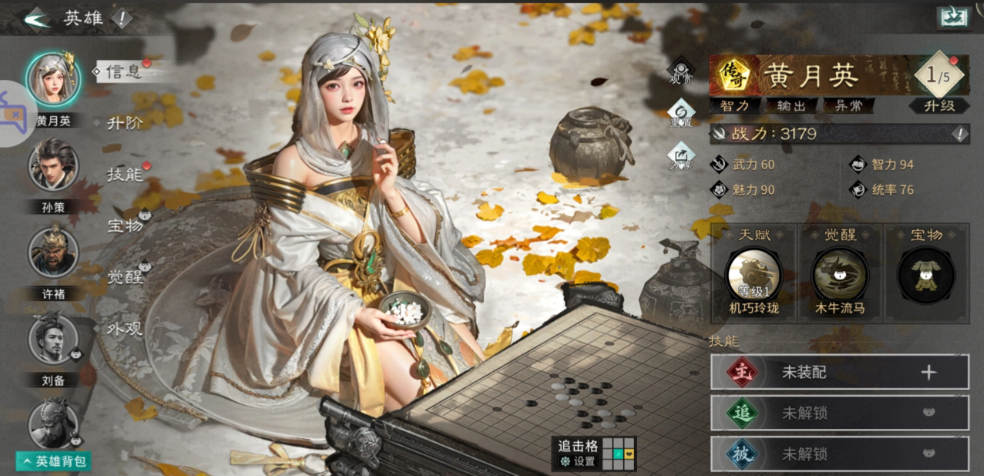This screenshot has height=476, width=984.
Task: Open the 英雄背包 hero bag
Action: click(x=50, y=461)
